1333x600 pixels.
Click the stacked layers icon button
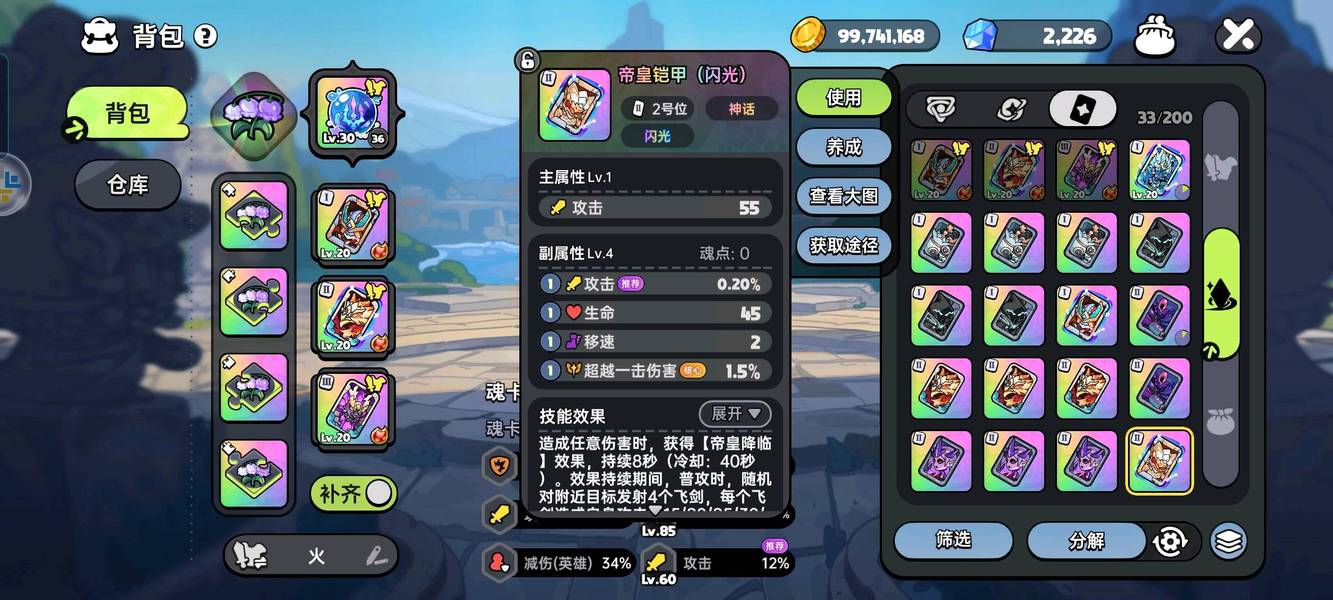pos(1229,541)
